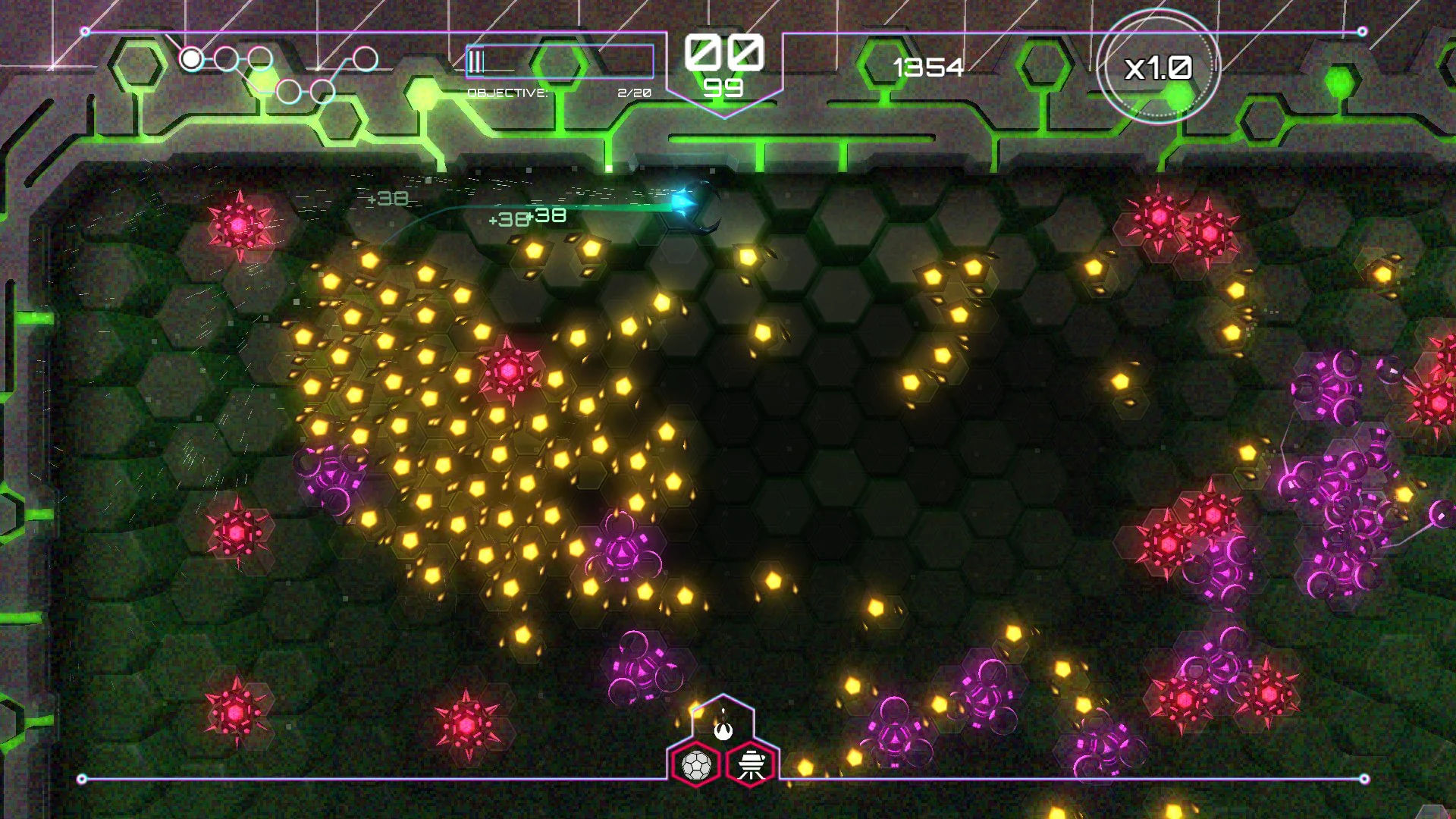Click the x1.0 multiplier indicator
Viewport: 1456px width, 819px height.
pyautogui.click(x=1158, y=68)
